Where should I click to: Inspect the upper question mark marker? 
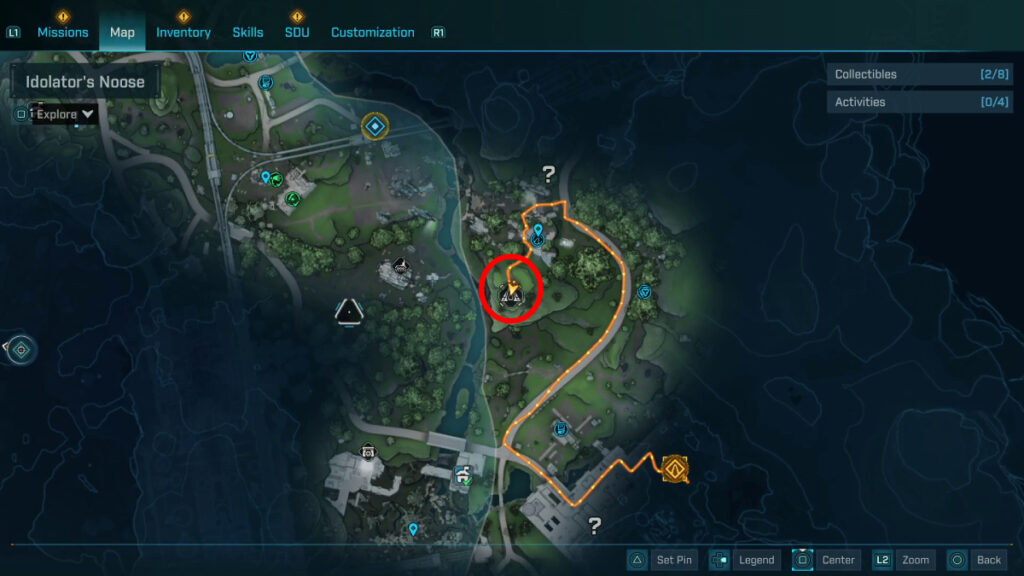pos(548,174)
